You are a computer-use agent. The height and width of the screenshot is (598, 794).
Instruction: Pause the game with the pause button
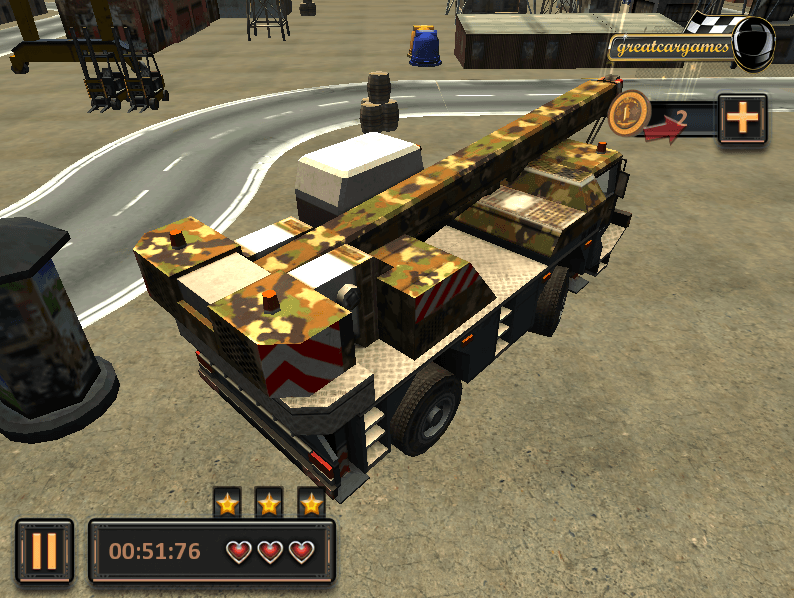tap(44, 551)
